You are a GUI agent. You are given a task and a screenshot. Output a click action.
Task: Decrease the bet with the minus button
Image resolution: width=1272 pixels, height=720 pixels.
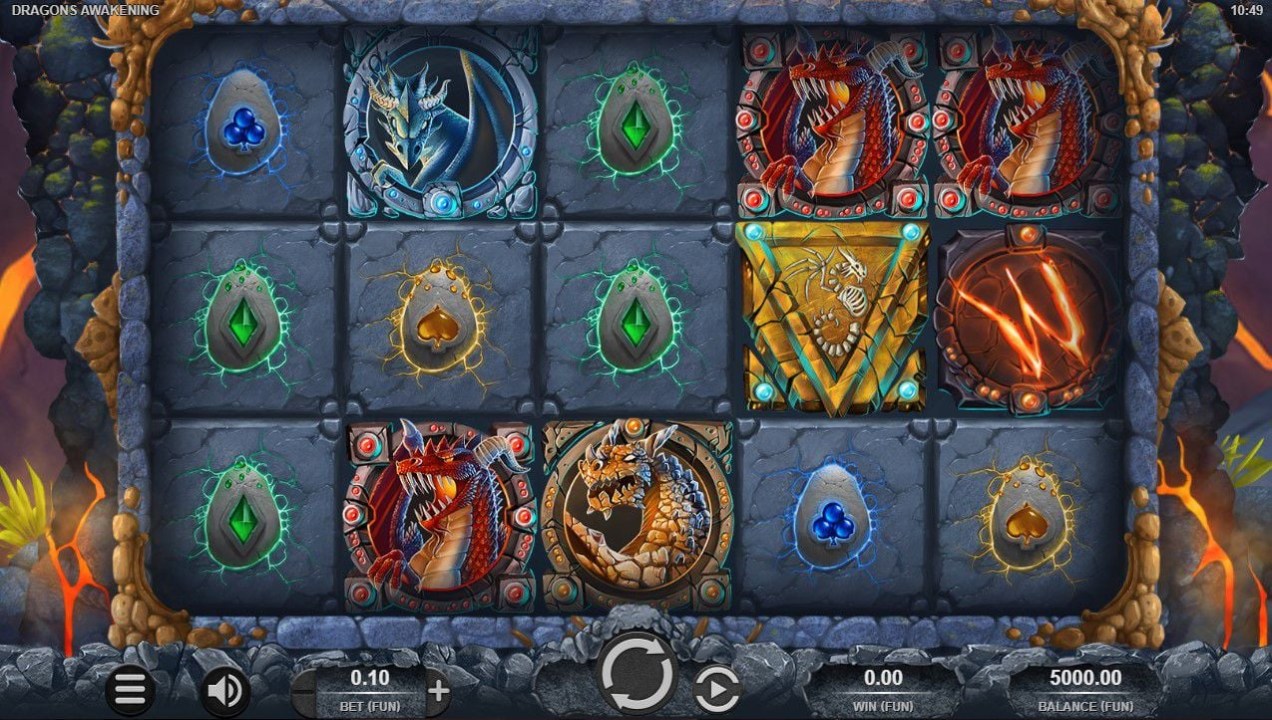click(x=305, y=690)
